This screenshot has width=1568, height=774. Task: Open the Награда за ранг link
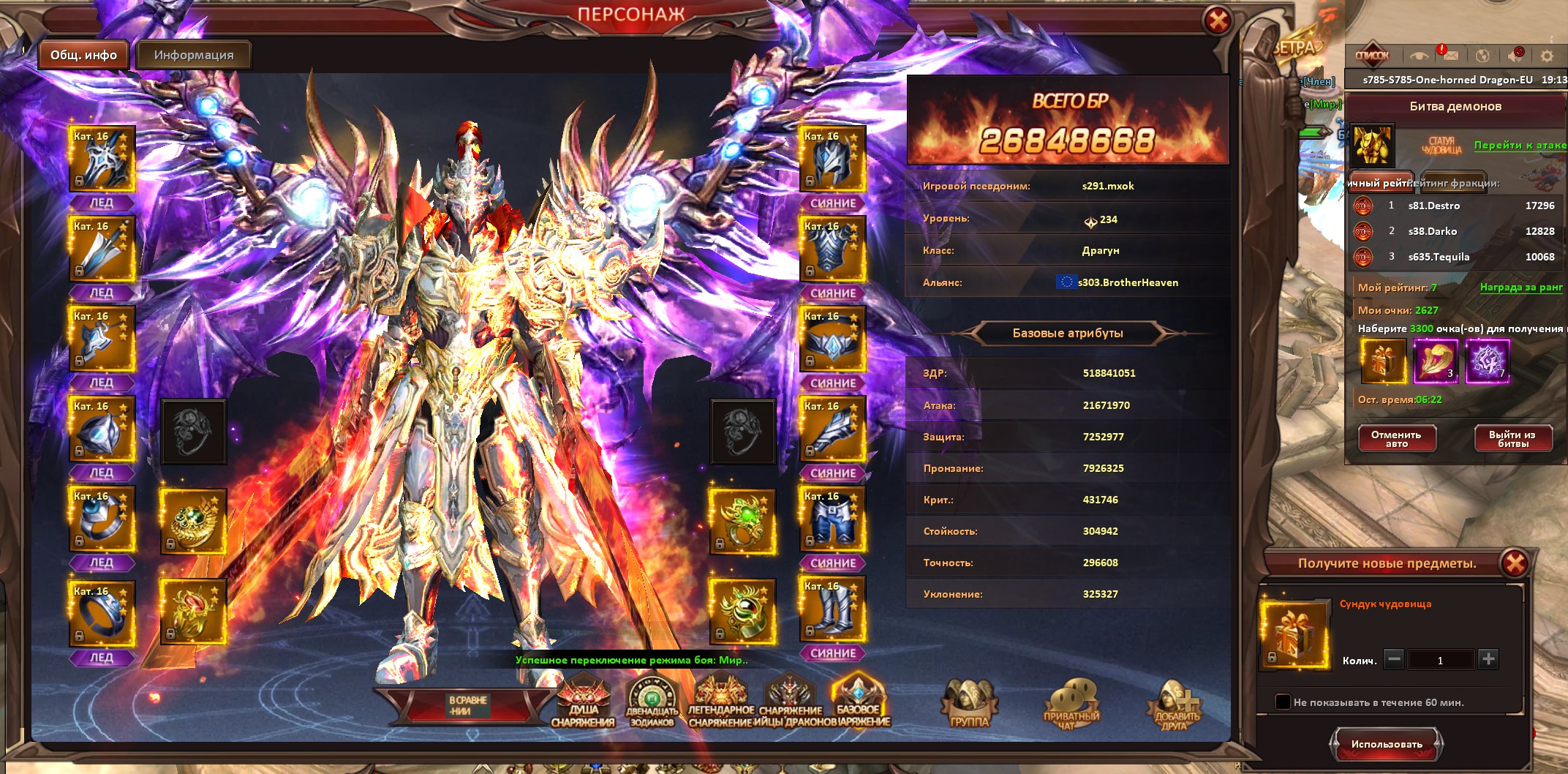tap(1521, 288)
